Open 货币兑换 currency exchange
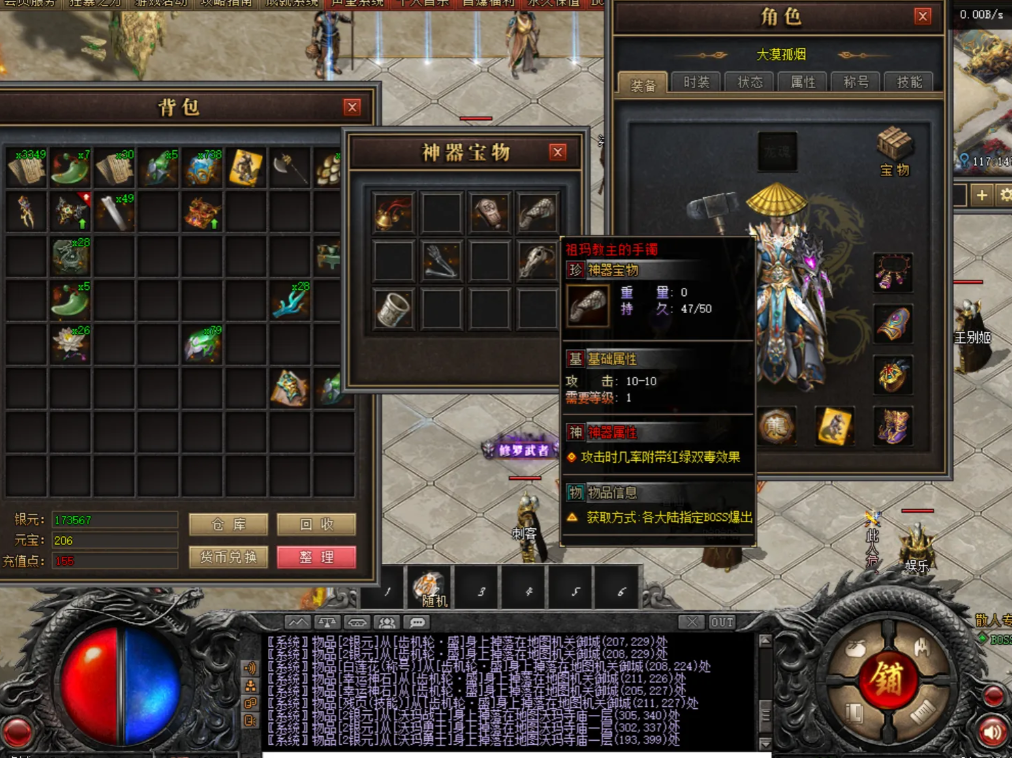Screen dimensions: 1012x758 228,557
